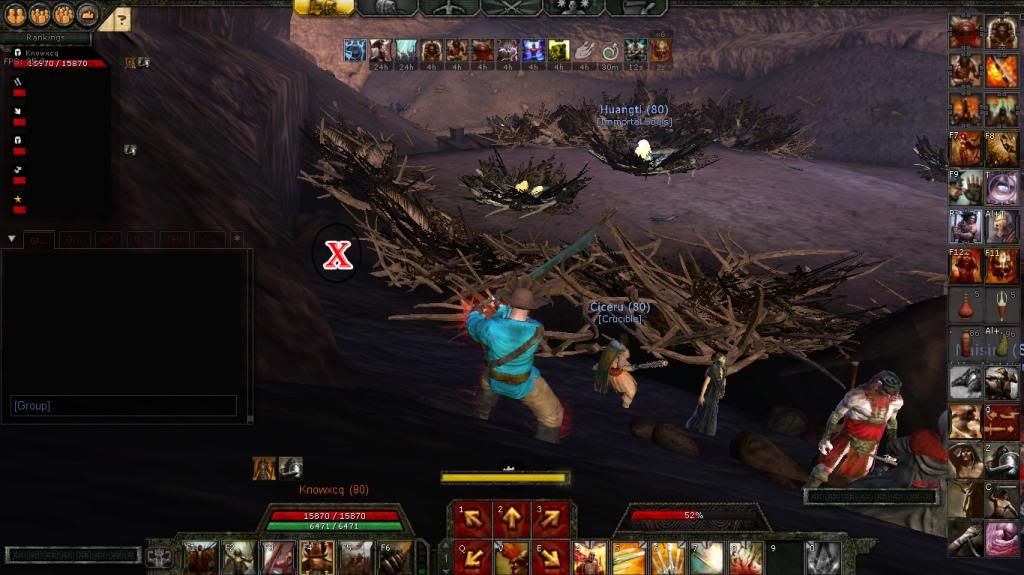Click the upper-left directional attack arrow
1024x575 pixels.
coord(473,518)
